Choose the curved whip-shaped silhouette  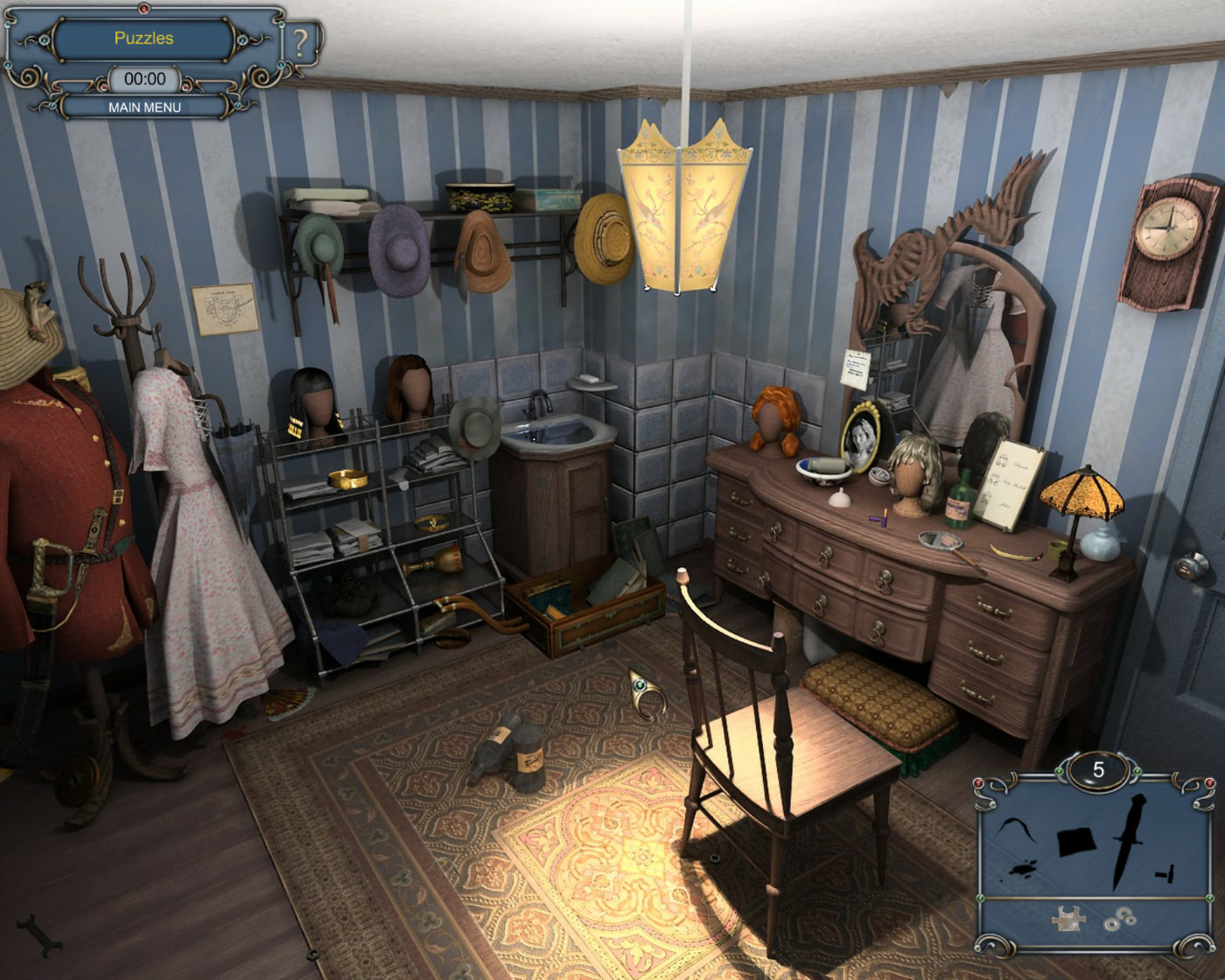[x=1018, y=828]
